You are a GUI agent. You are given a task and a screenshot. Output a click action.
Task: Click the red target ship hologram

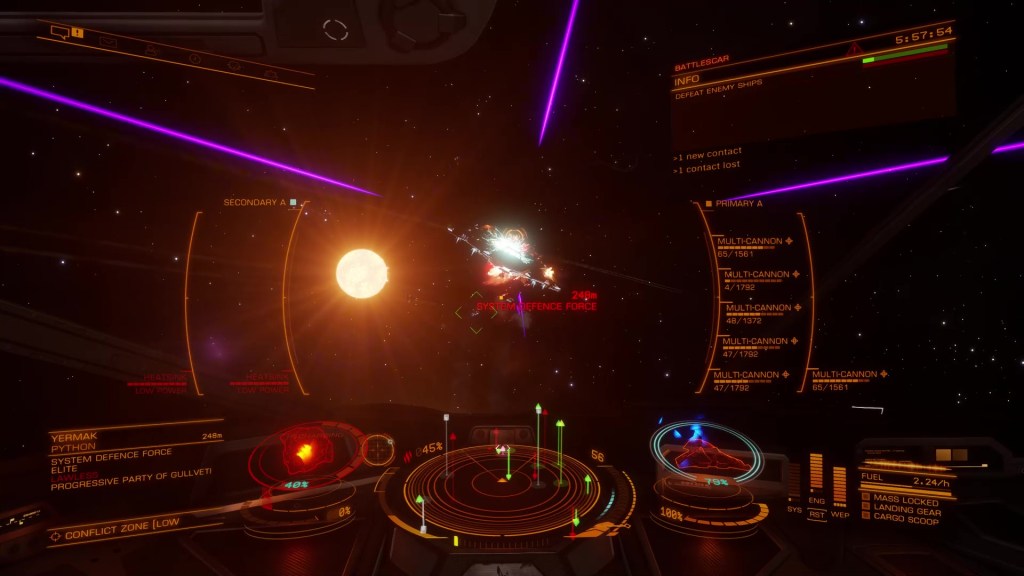tap(303, 453)
